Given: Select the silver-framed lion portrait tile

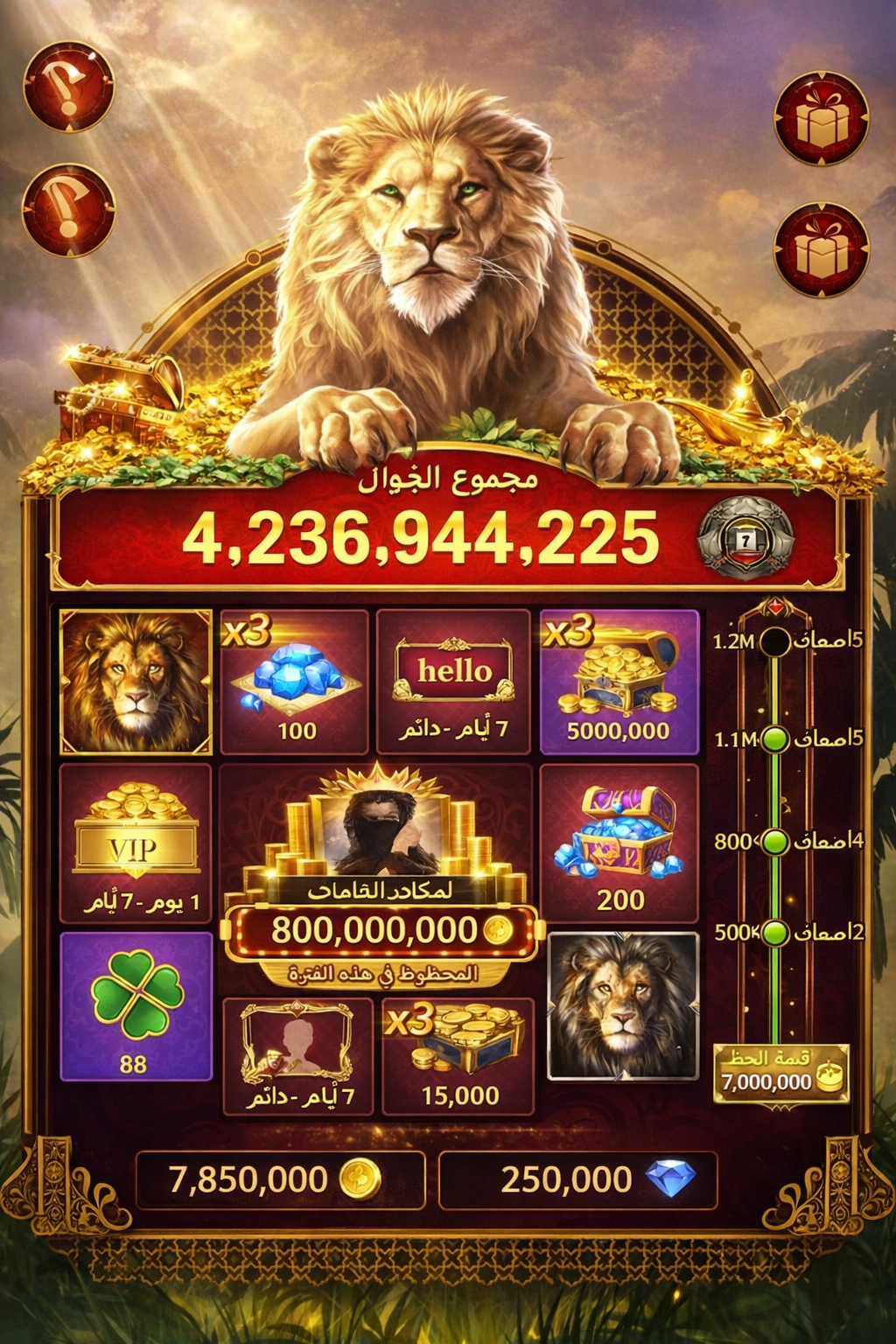Looking at the screenshot, I should (x=622, y=1006).
